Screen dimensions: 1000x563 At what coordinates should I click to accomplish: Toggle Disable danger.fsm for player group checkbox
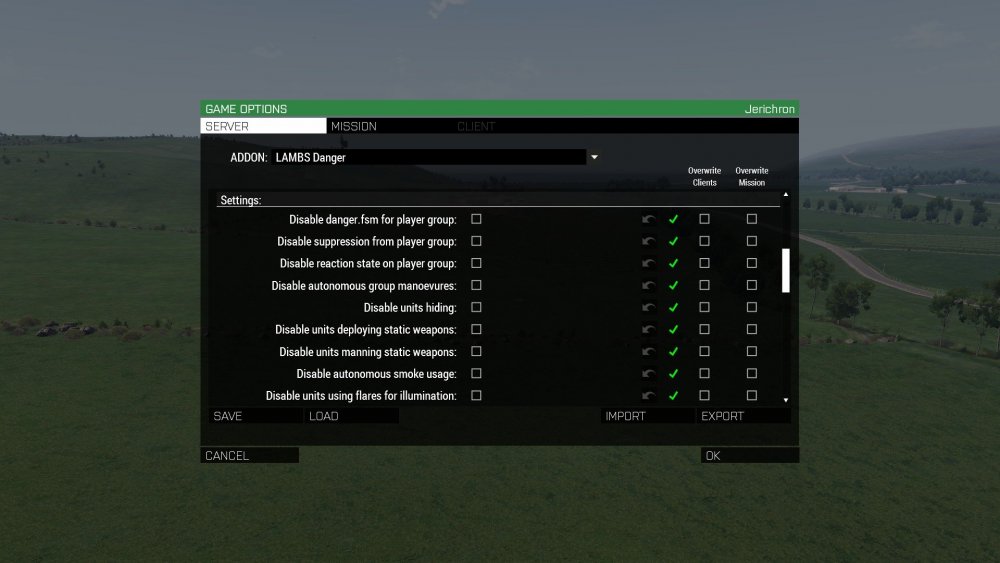[x=476, y=219]
